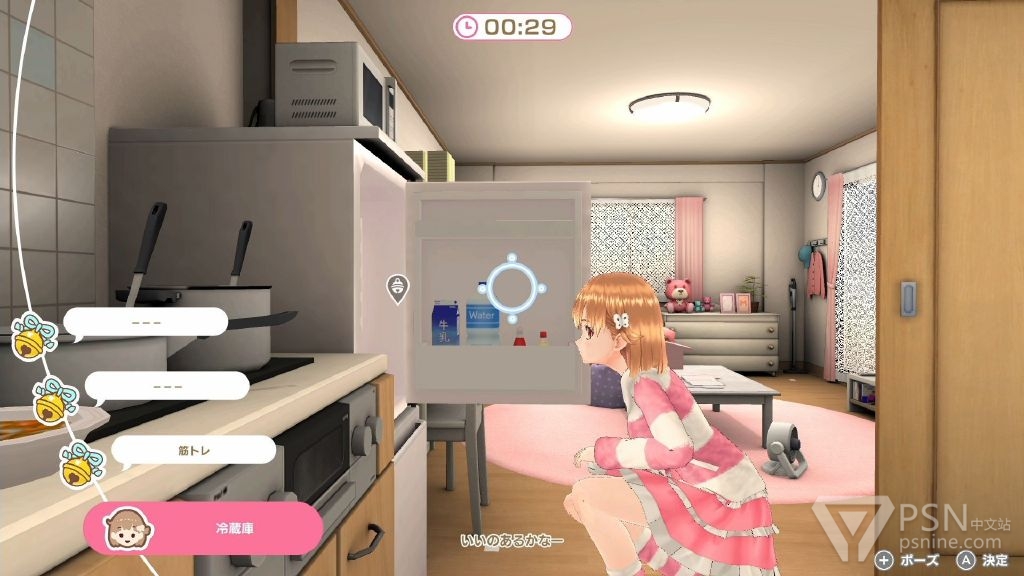The width and height of the screenshot is (1024, 576).
Task: Click the grey location pin marker
Action: coord(398,288)
